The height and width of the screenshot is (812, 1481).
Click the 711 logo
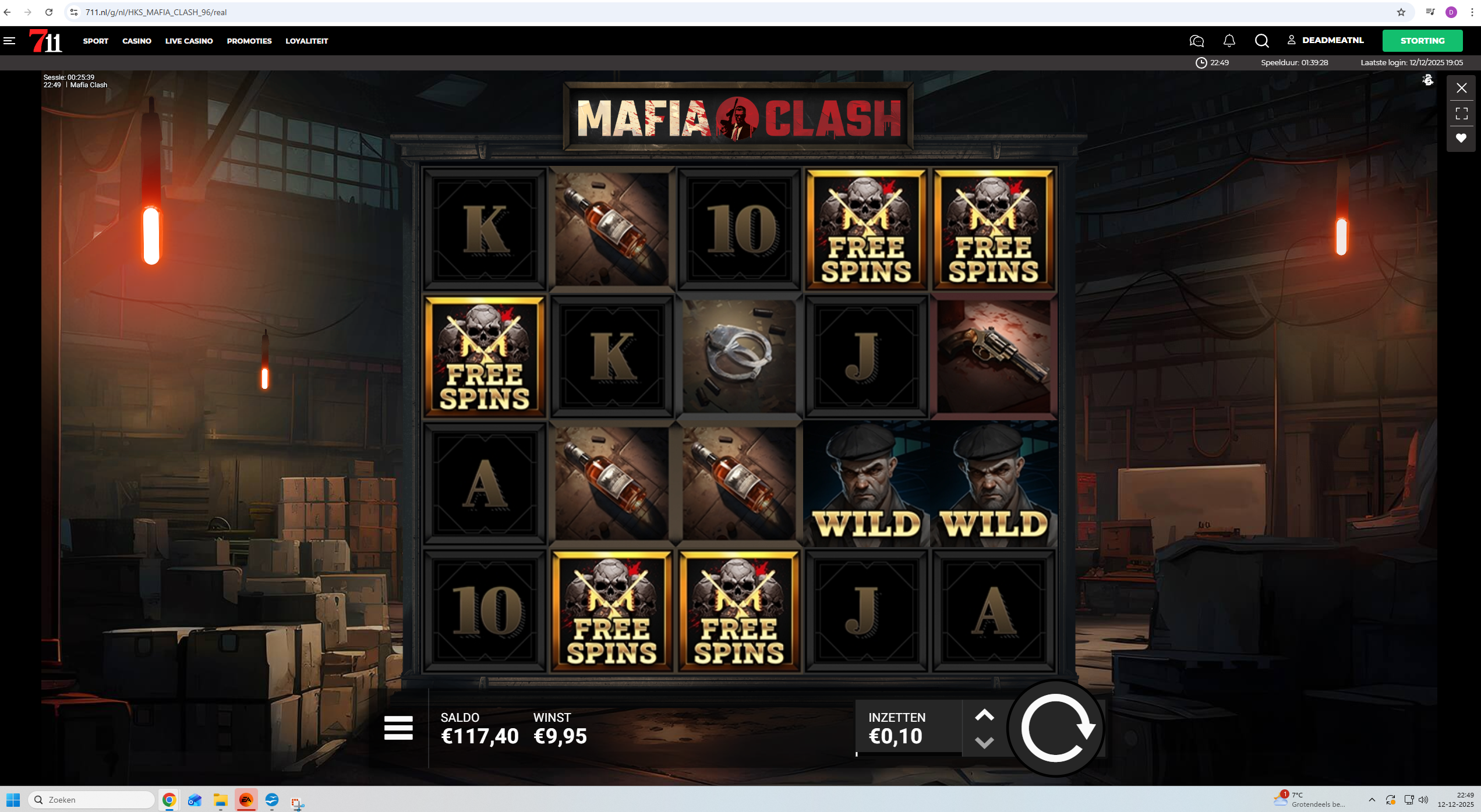tap(45, 41)
